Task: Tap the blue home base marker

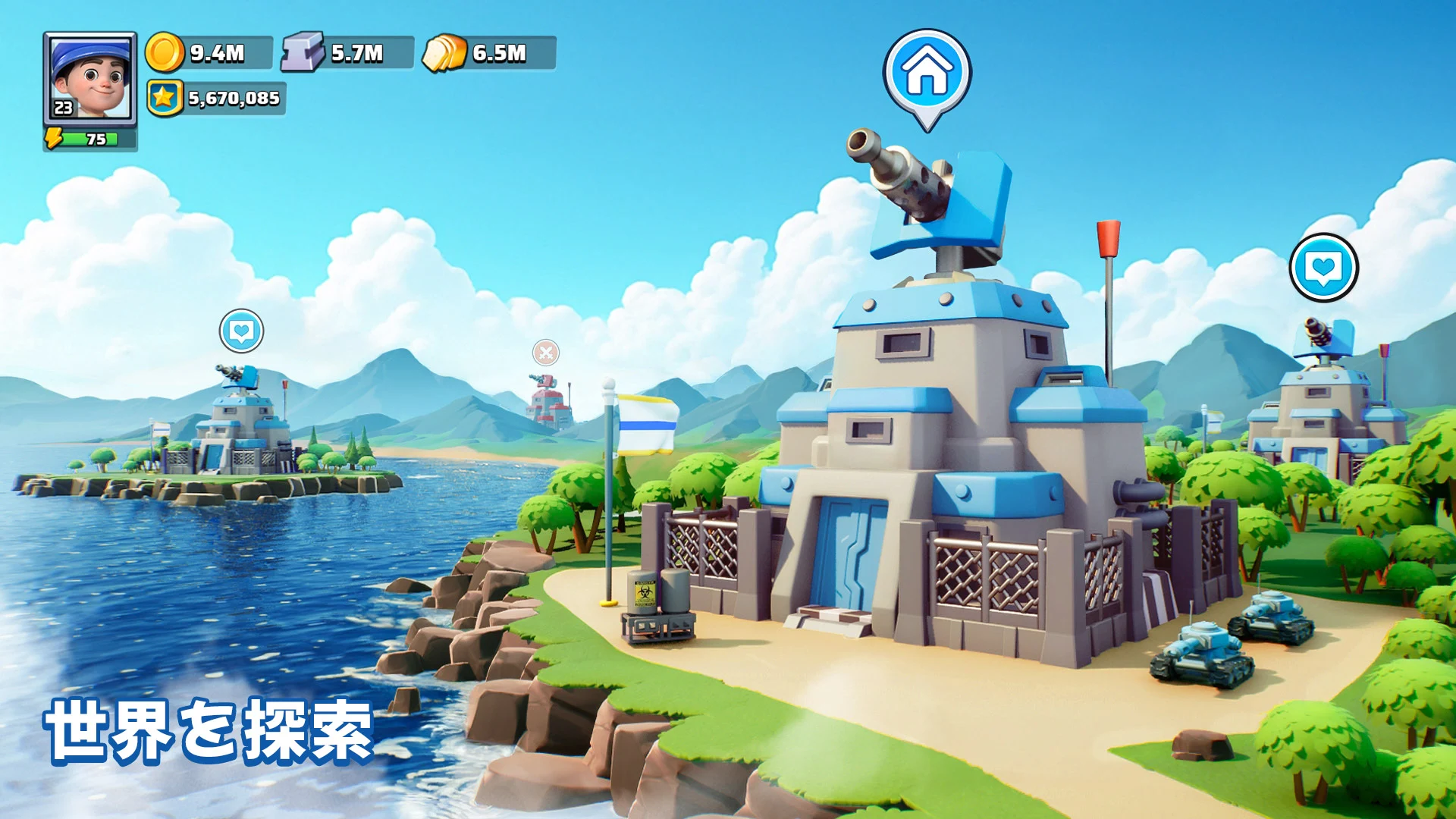Action: coord(927,74)
